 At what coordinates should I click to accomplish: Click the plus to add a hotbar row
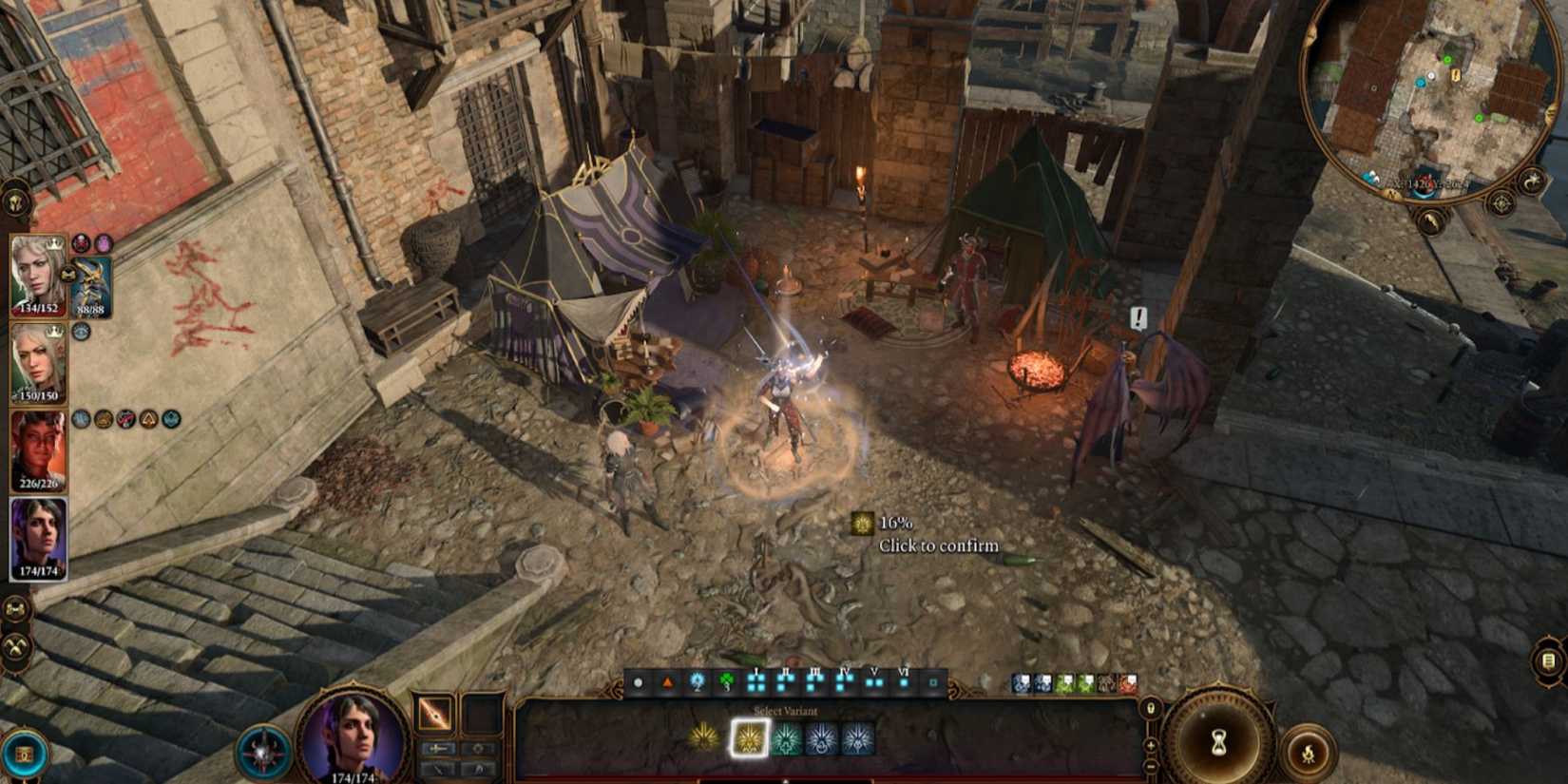(1150, 745)
